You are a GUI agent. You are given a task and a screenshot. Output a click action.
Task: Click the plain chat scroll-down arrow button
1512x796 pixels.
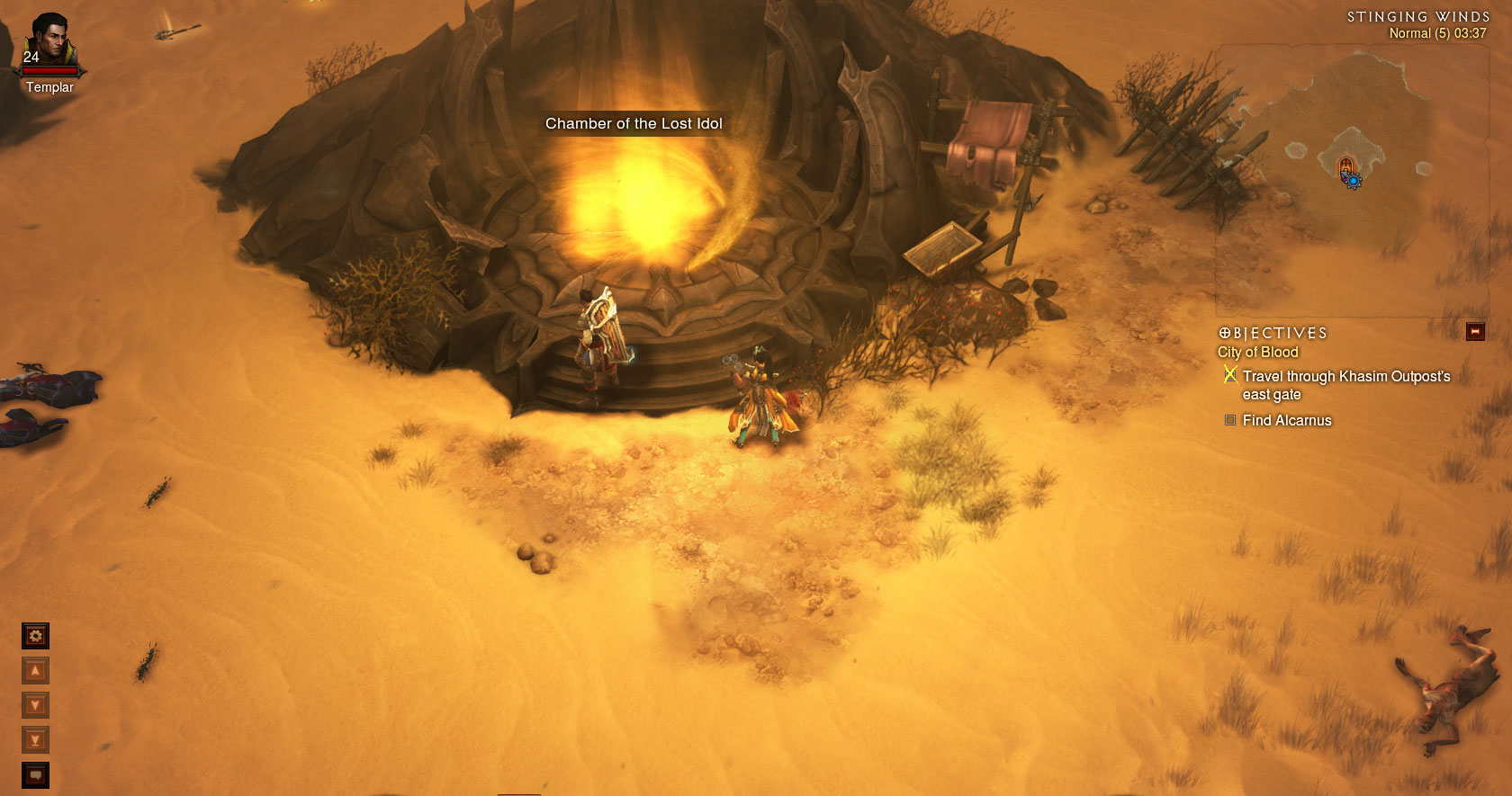coord(35,705)
